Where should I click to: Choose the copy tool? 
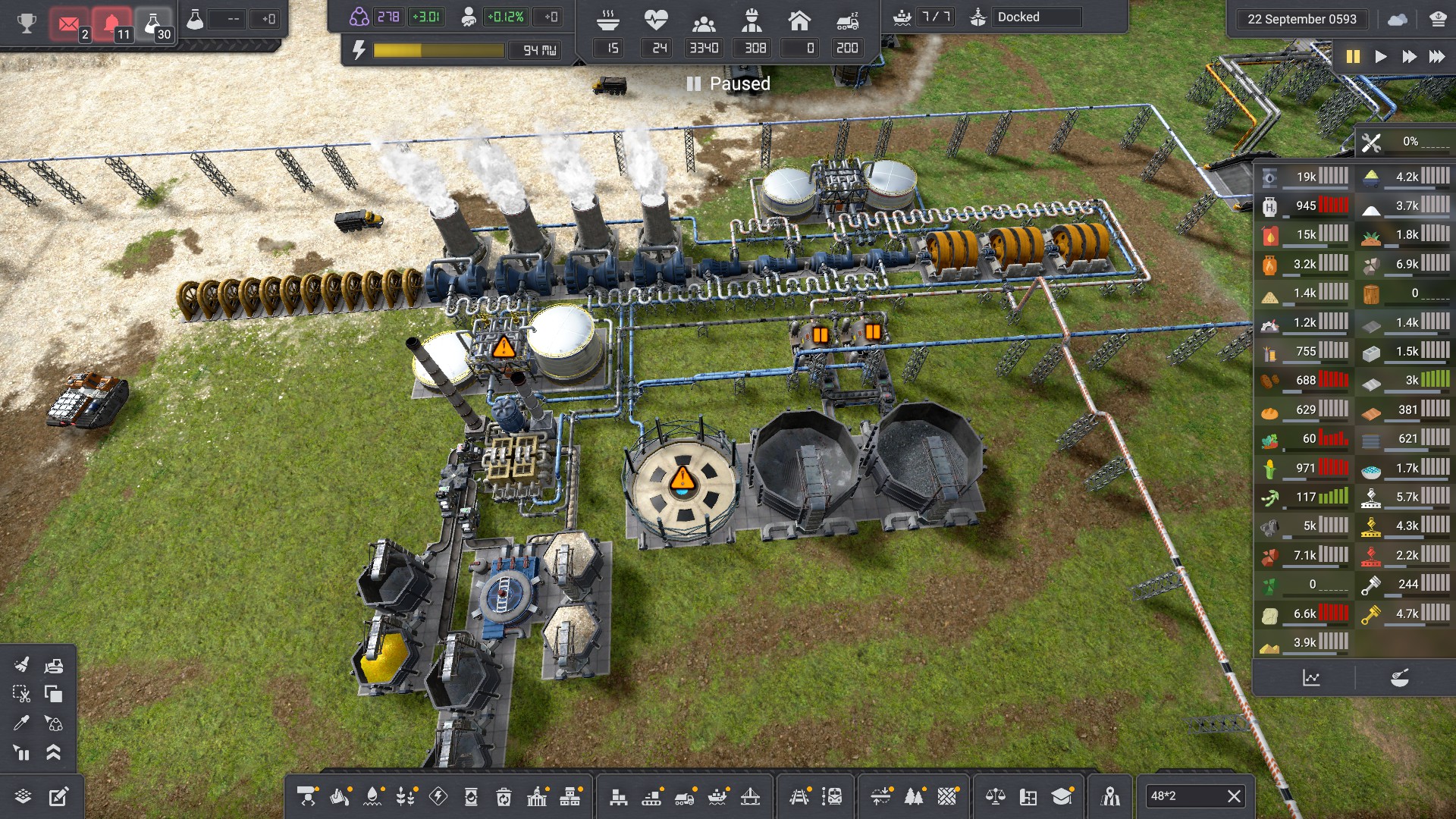pos(54,694)
